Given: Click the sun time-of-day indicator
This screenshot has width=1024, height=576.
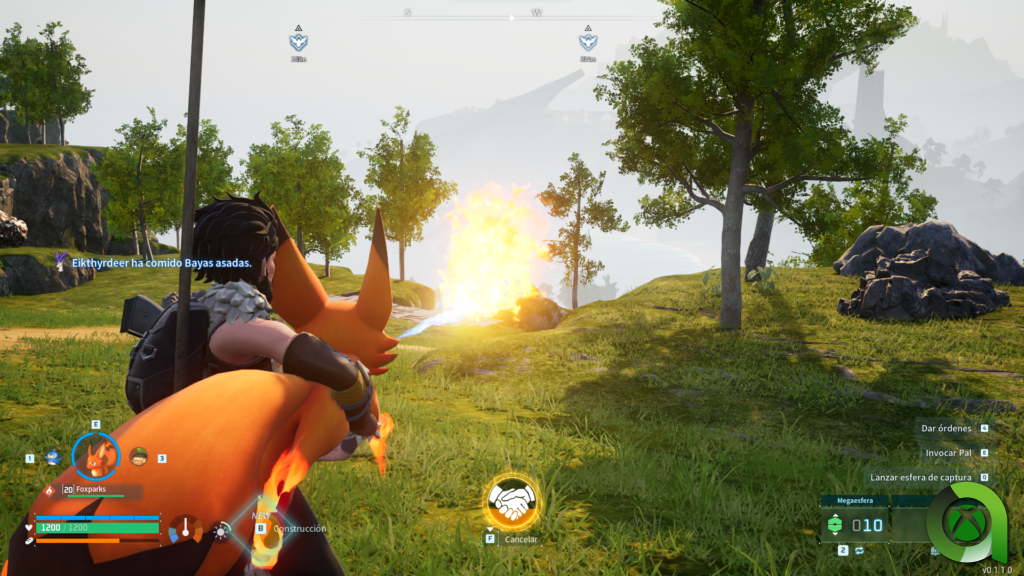Looking at the screenshot, I should [221, 531].
